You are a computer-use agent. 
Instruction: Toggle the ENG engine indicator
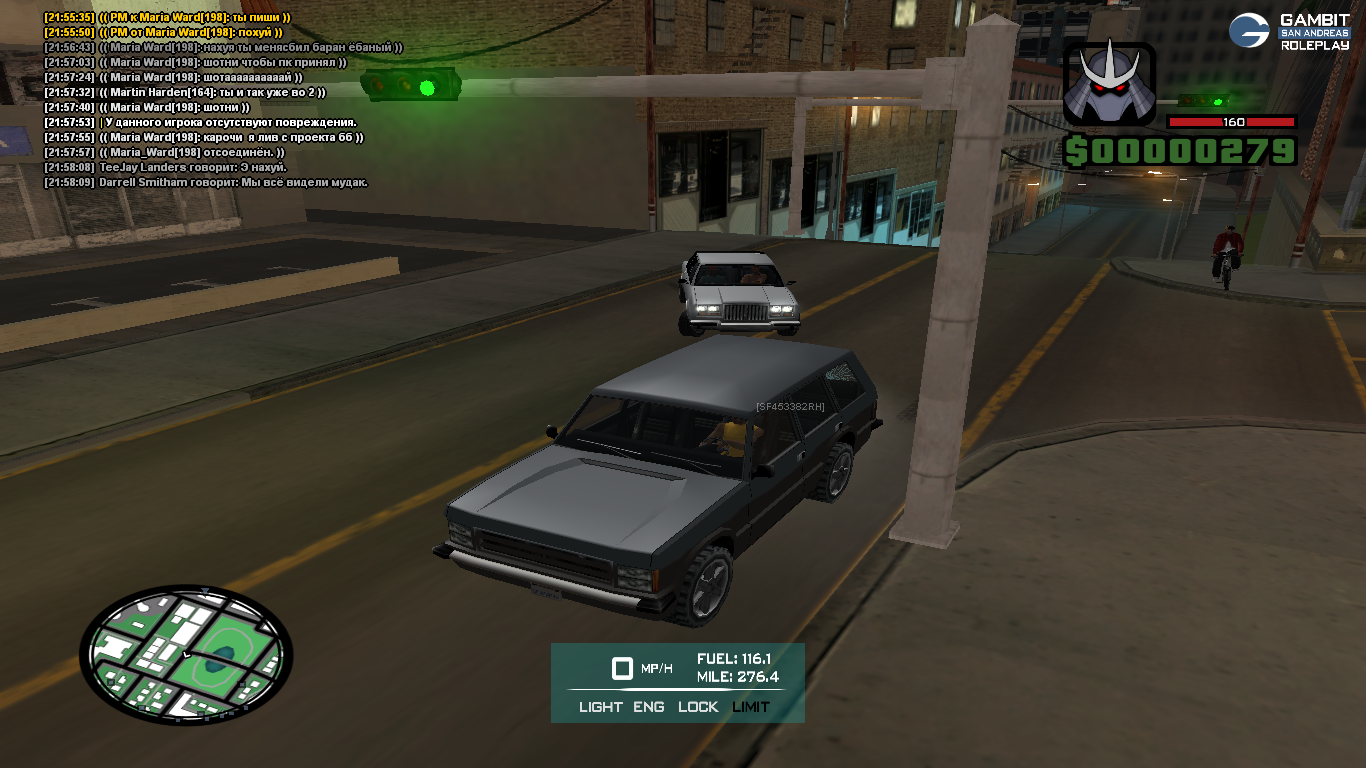(649, 707)
